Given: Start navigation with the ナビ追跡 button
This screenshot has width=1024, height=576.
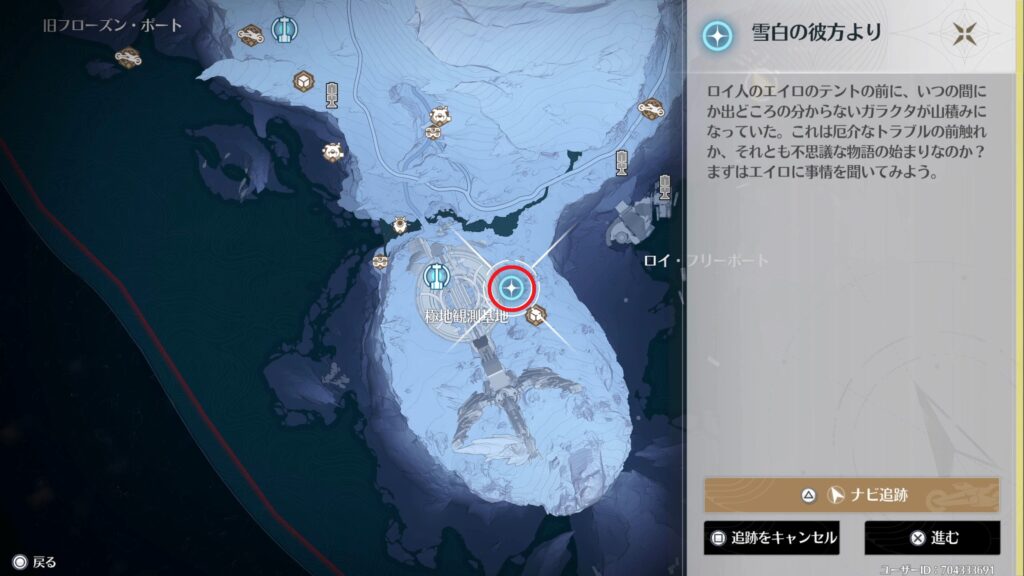Looking at the screenshot, I should [852, 494].
